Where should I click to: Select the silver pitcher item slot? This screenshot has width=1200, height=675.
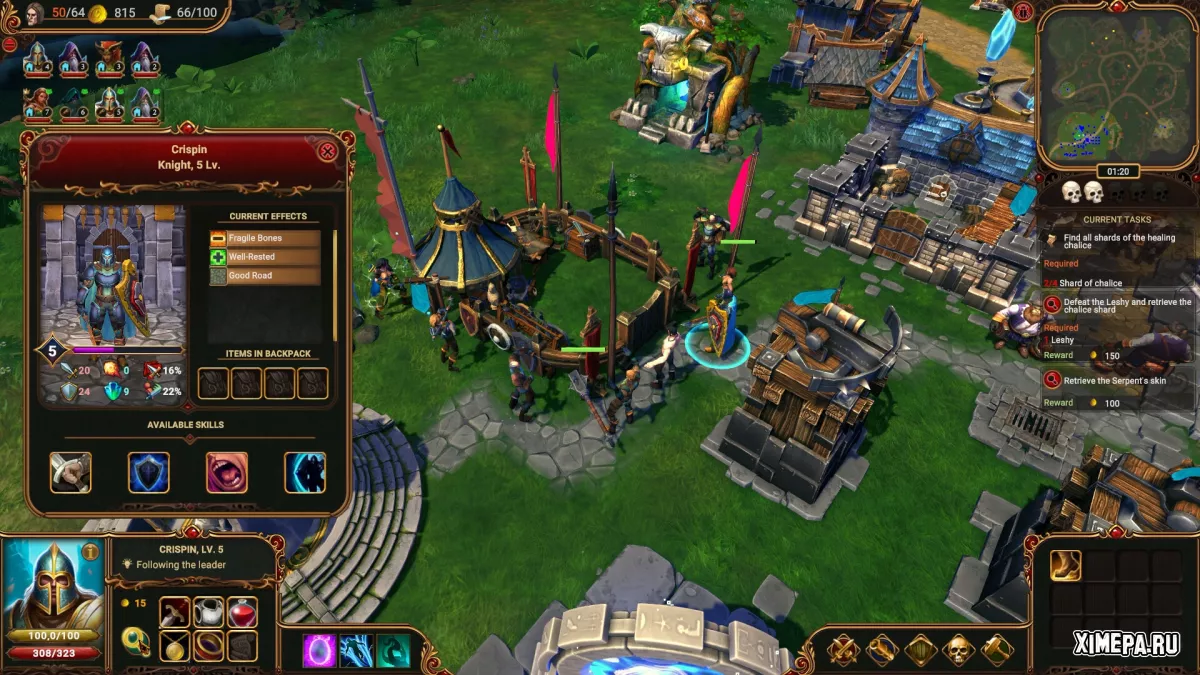pos(208,612)
